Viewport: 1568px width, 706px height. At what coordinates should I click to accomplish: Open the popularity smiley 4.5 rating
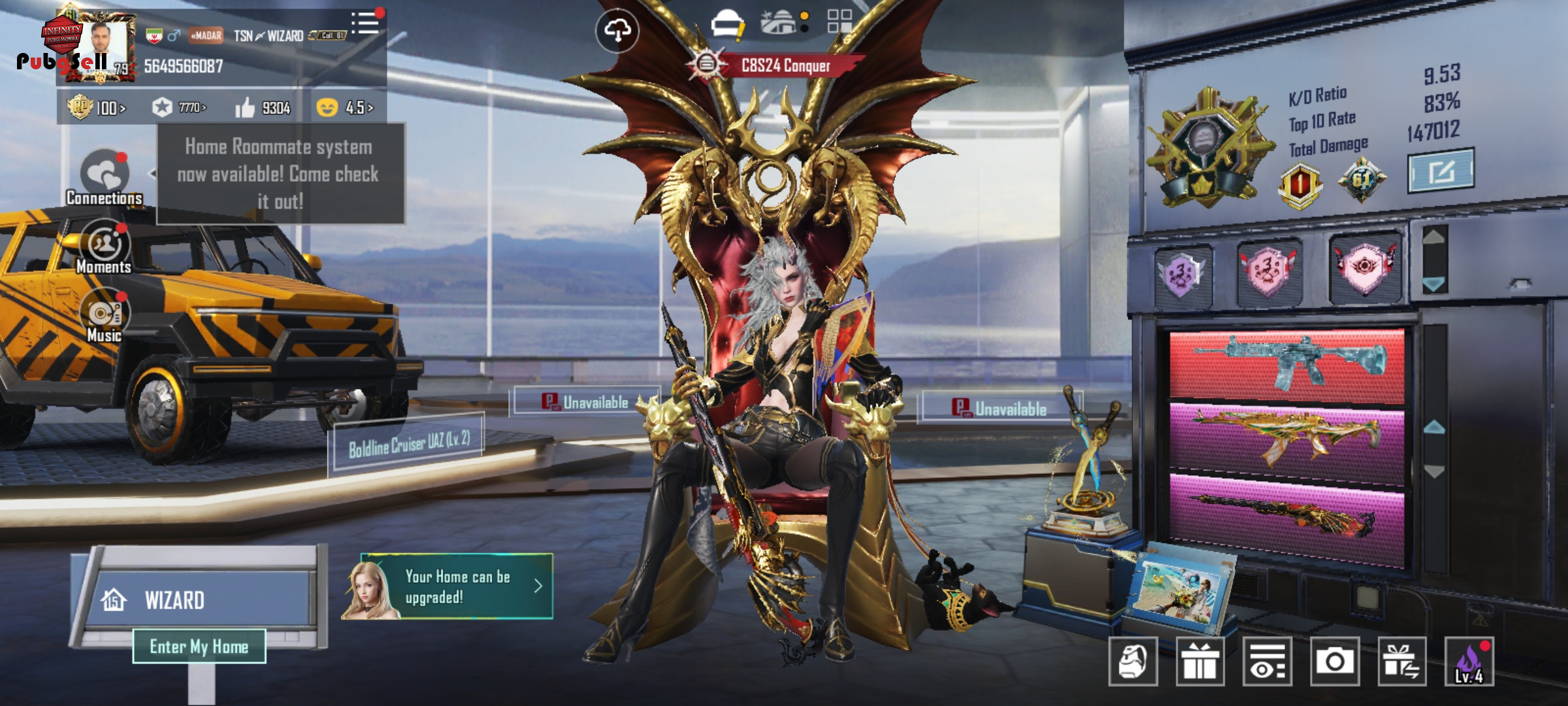pyautogui.click(x=345, y=107)
